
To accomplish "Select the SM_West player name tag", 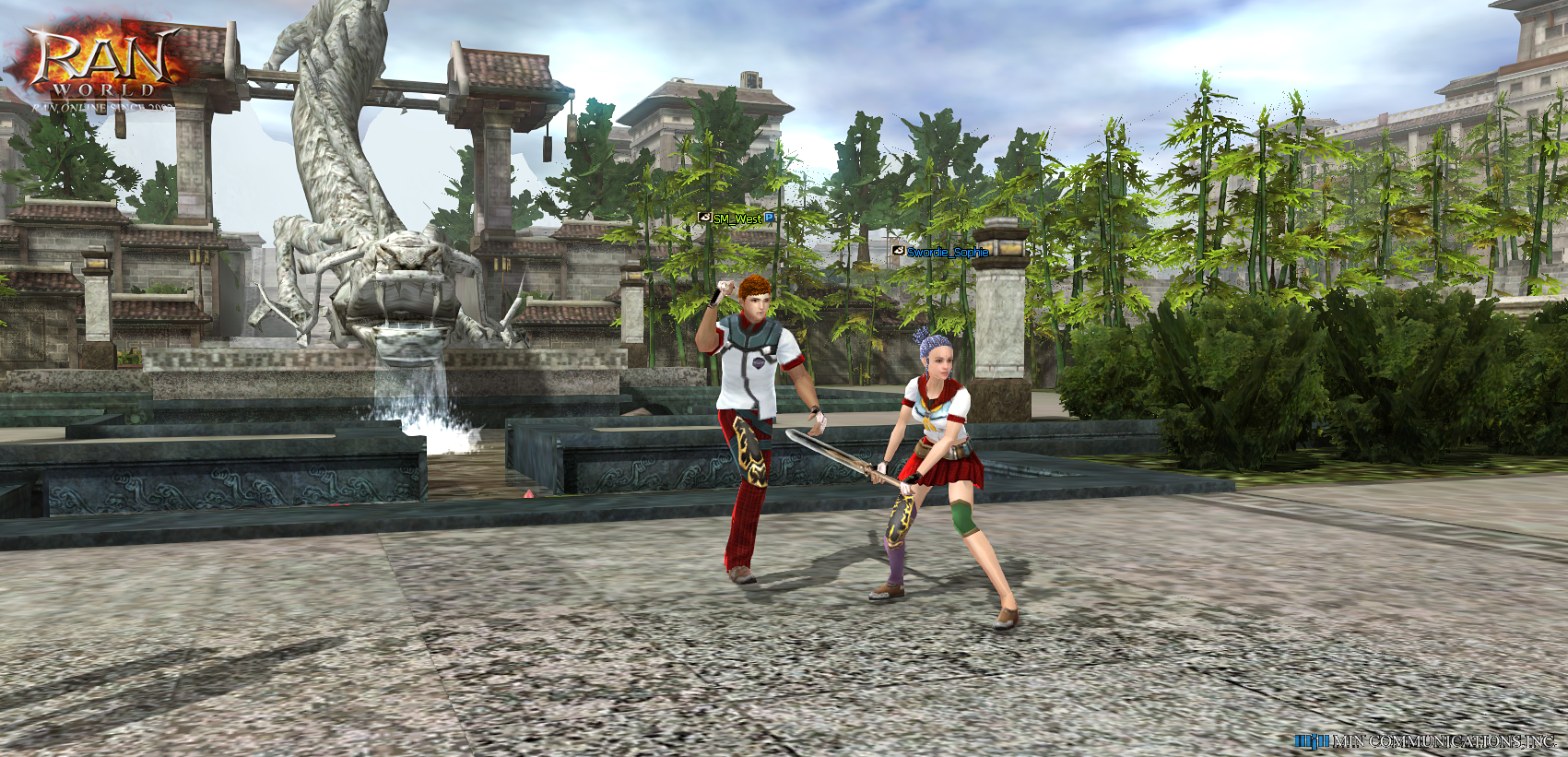I will pos(737,219).
